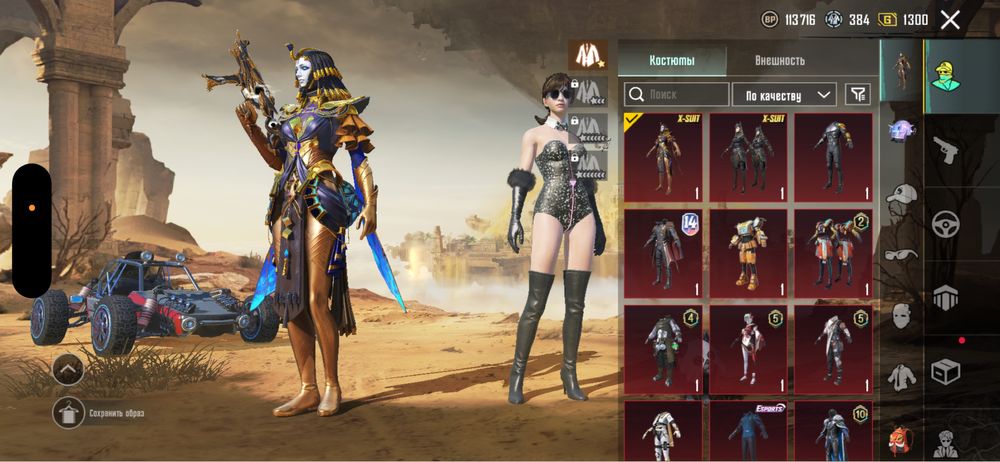This screenshot has height=462, width=1000.
Task: Open the weapon skins pistol category
Action: coord(945,151)
